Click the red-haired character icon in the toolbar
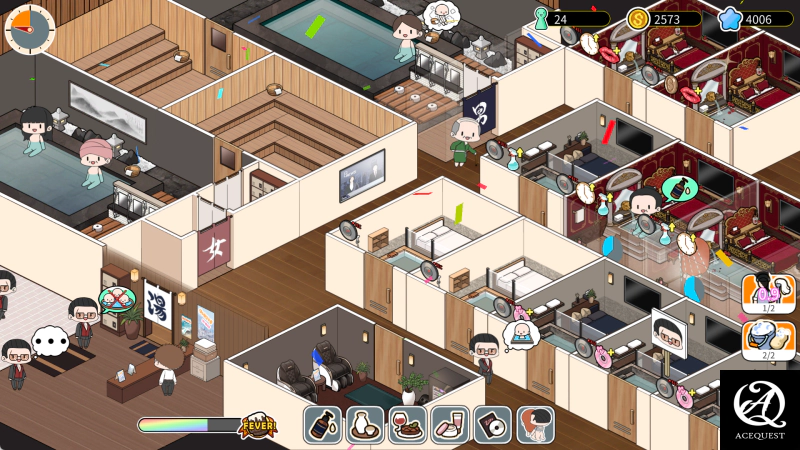Viewport: 800px width, 450px height. click(535, 425)
